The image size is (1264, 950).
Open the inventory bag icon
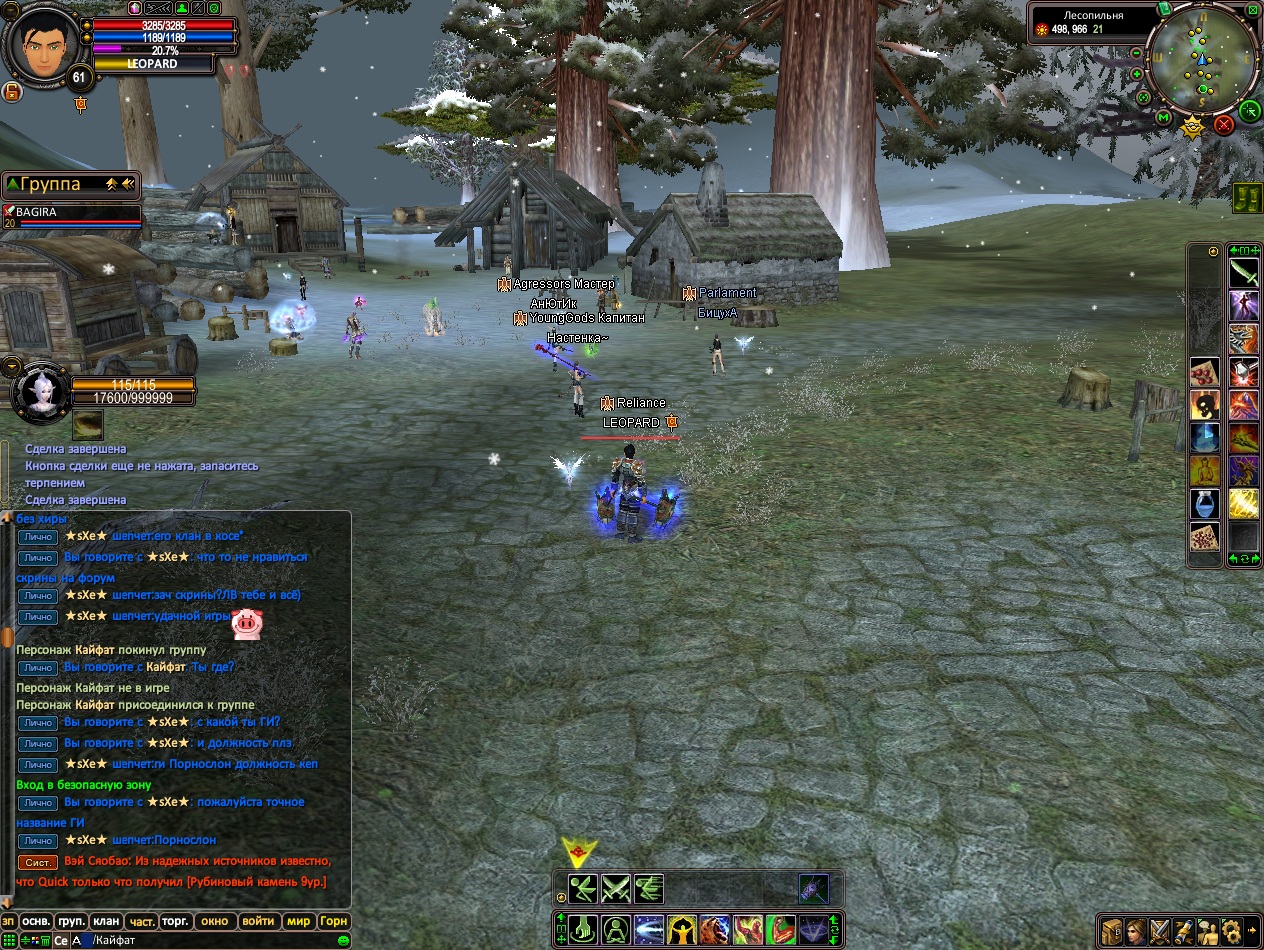[x=1113, y=930]
